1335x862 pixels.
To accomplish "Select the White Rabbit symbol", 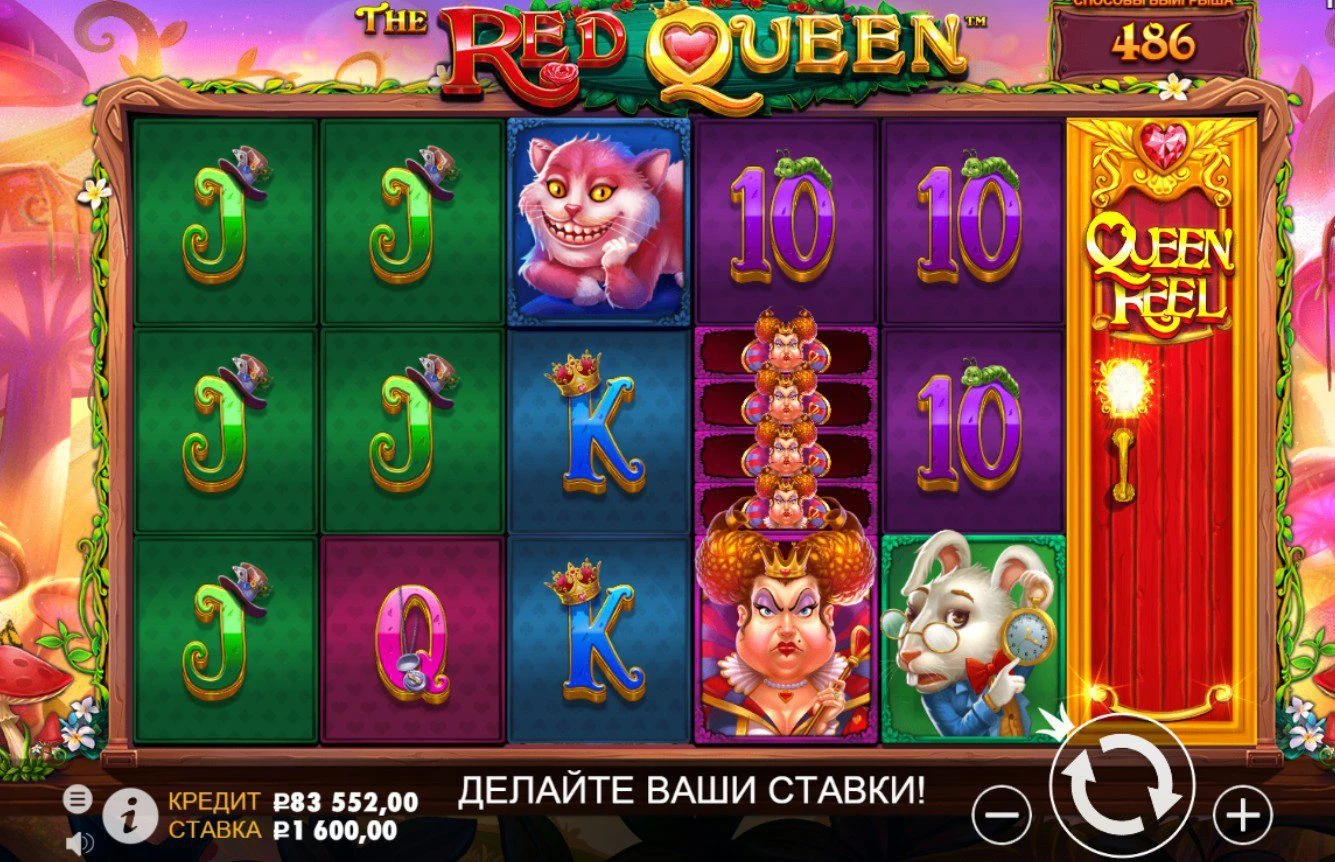I will (x=975, y=638).
